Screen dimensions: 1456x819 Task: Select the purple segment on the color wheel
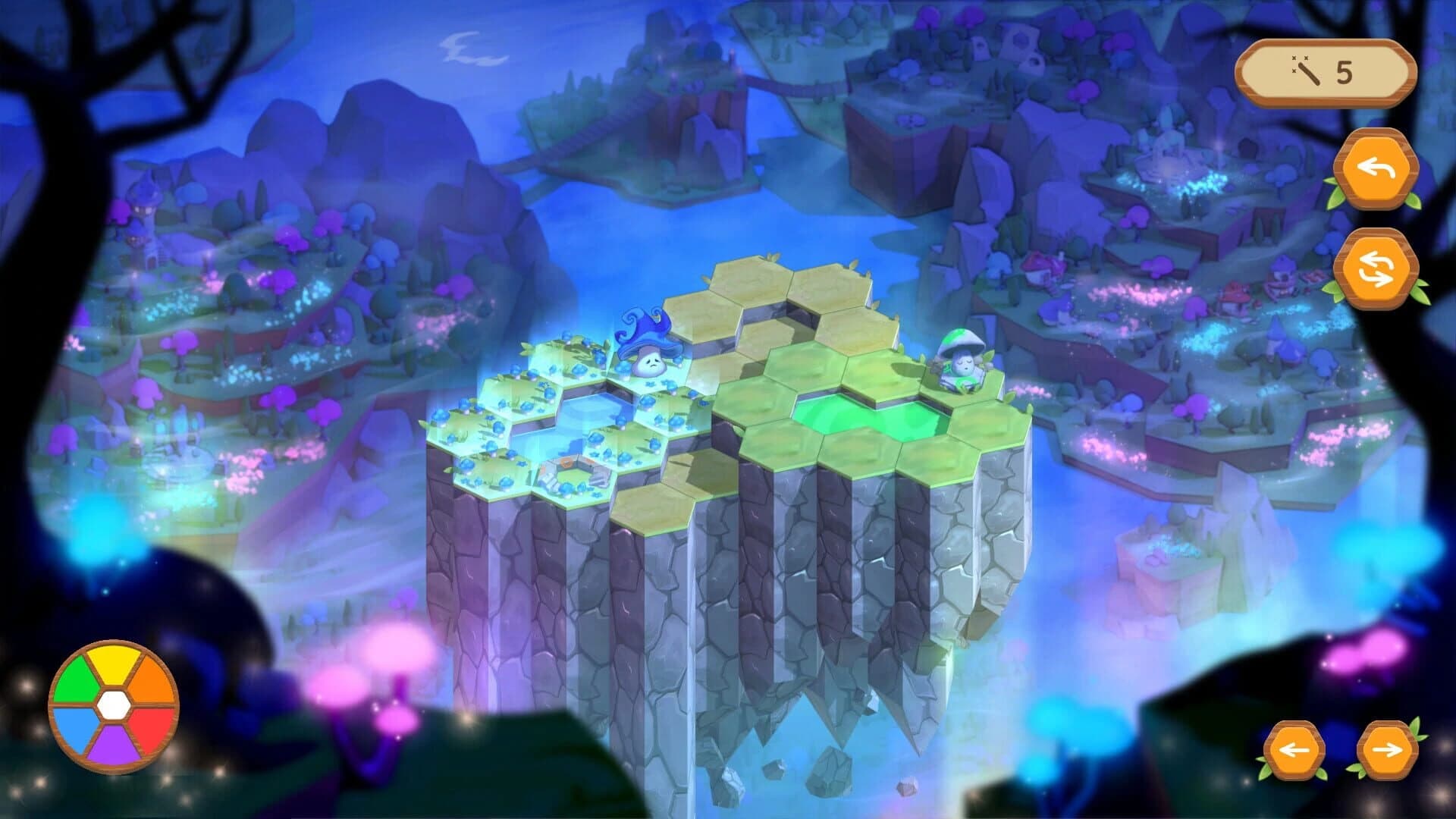114,745
